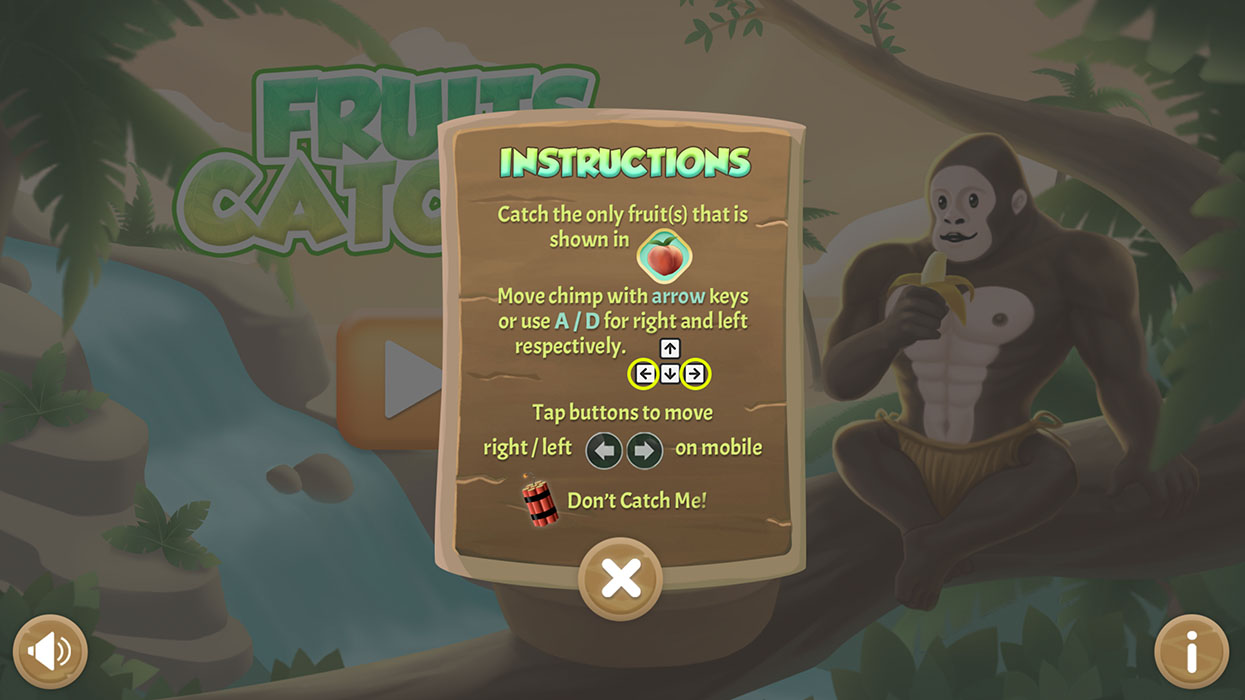Toggle the sound speaker button

[50, 652]
